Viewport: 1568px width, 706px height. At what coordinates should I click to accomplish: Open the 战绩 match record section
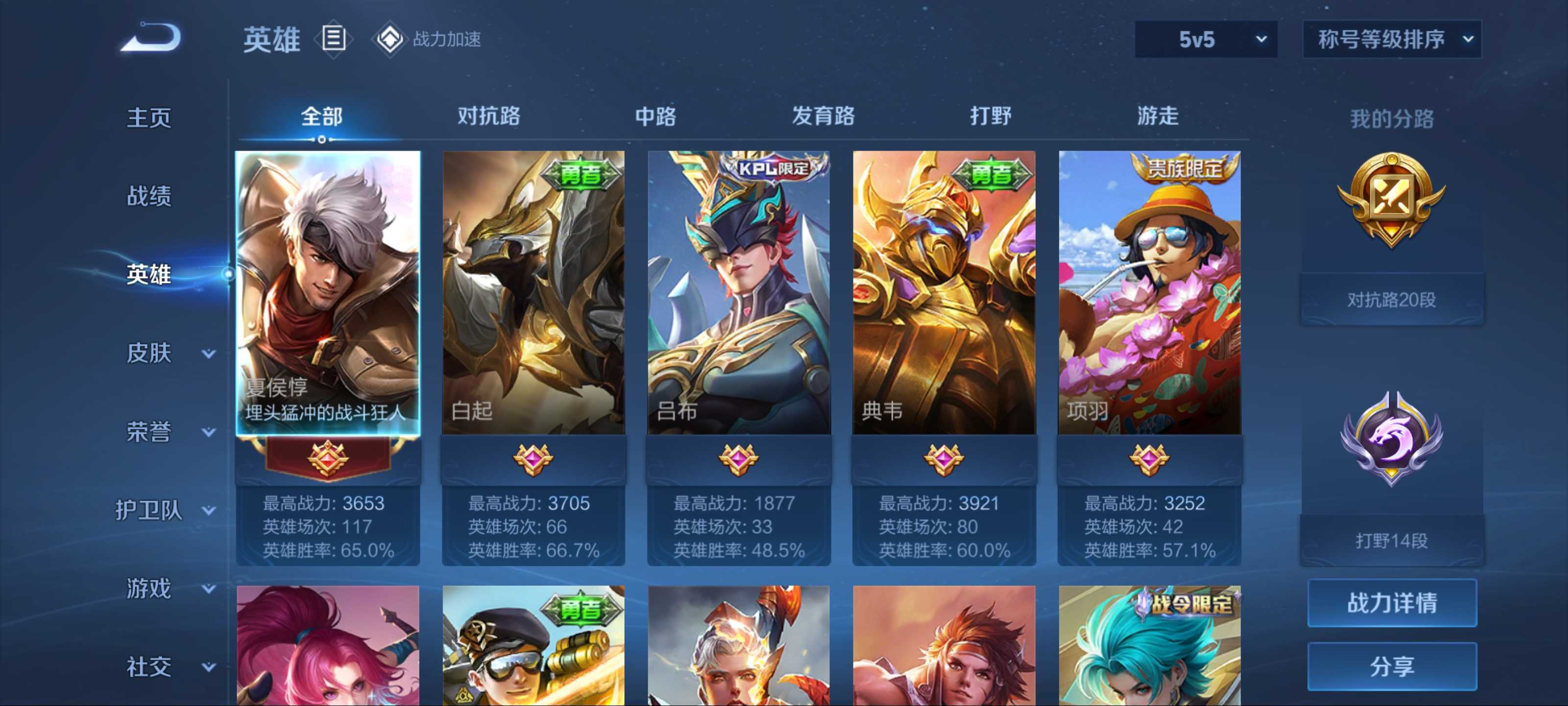pos(149,196)
